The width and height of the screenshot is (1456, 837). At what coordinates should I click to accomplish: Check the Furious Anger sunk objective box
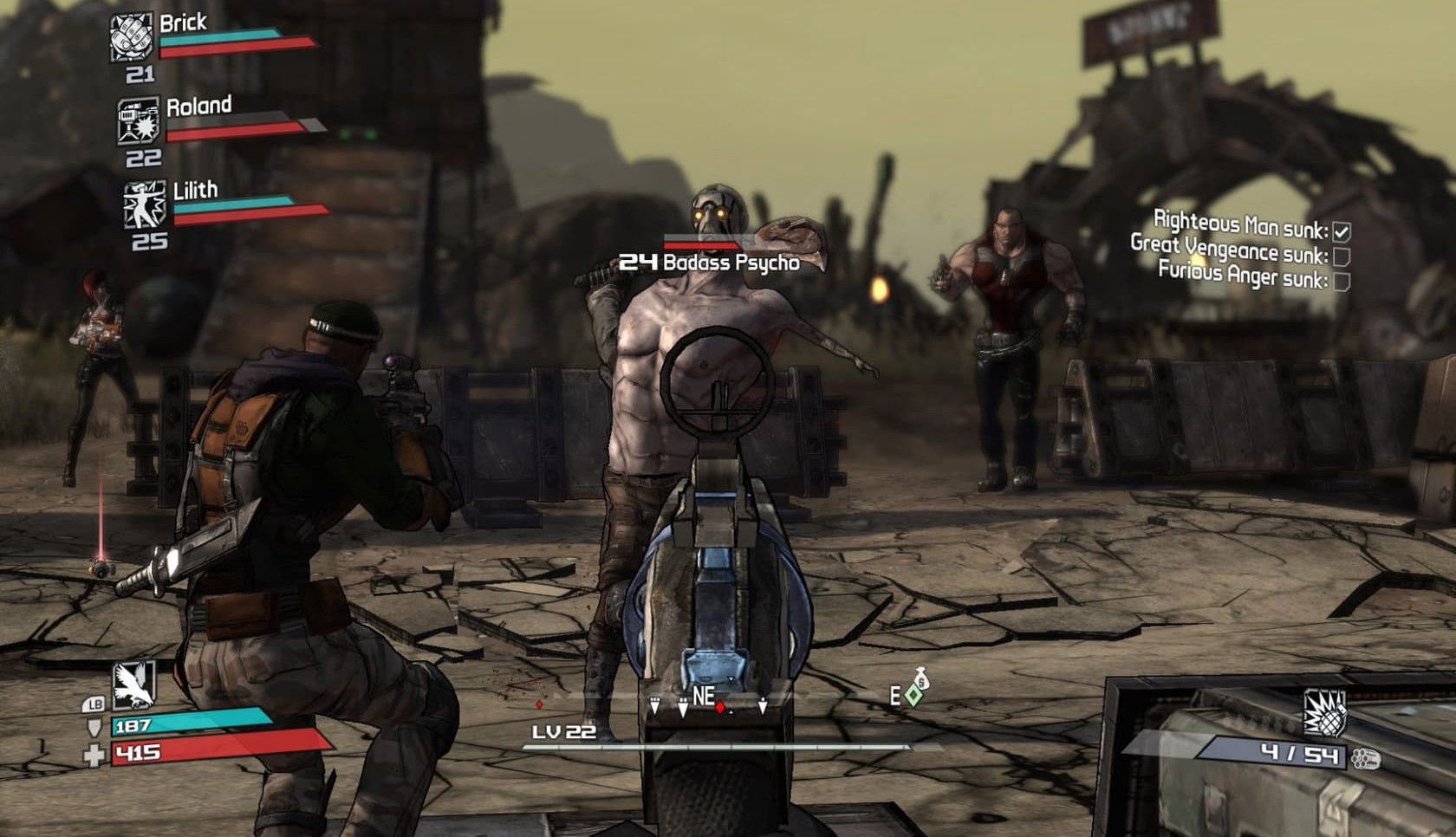tap(1342, 282)
